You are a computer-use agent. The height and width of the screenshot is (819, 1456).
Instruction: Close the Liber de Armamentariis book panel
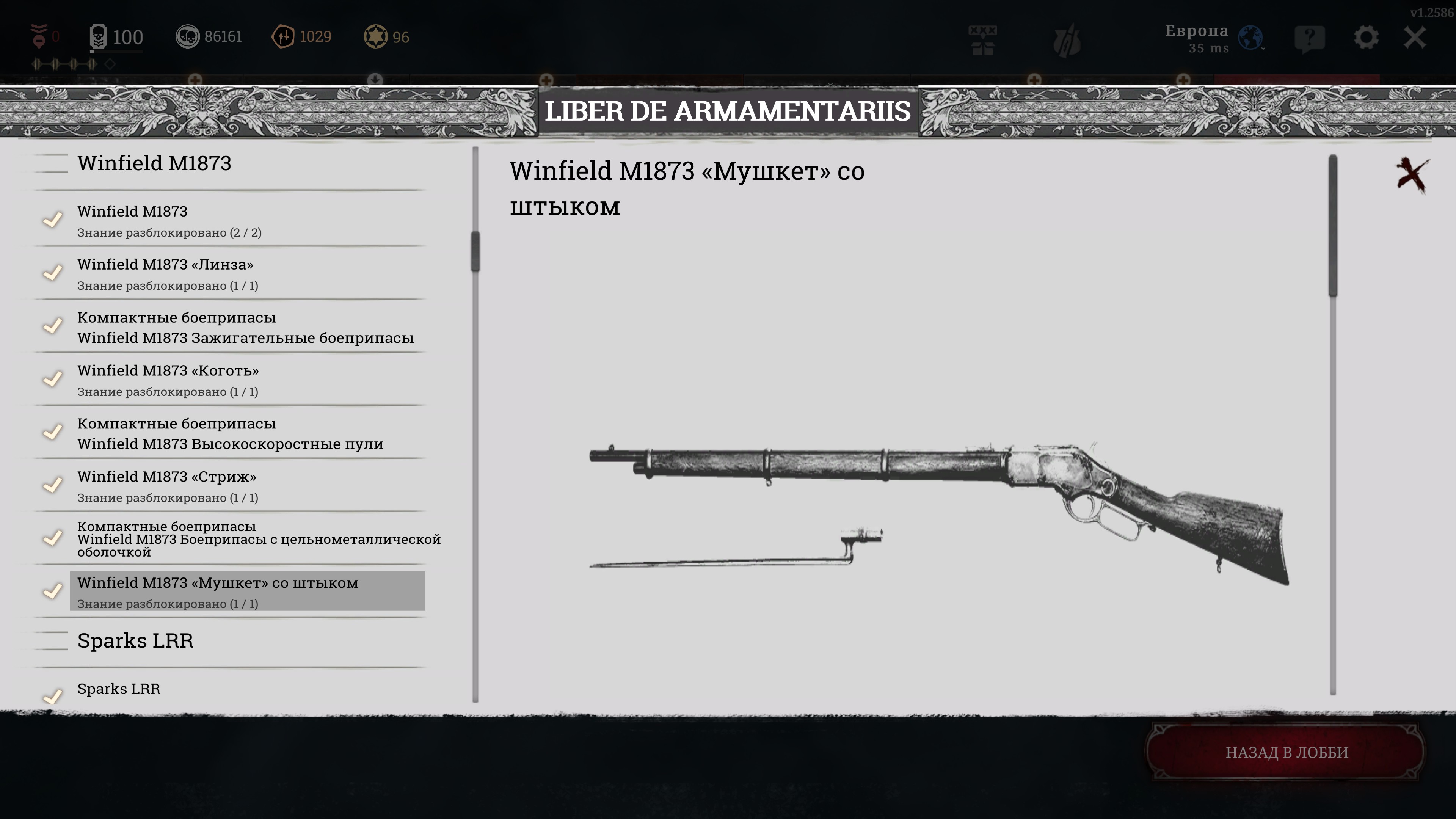[1411, 175]
